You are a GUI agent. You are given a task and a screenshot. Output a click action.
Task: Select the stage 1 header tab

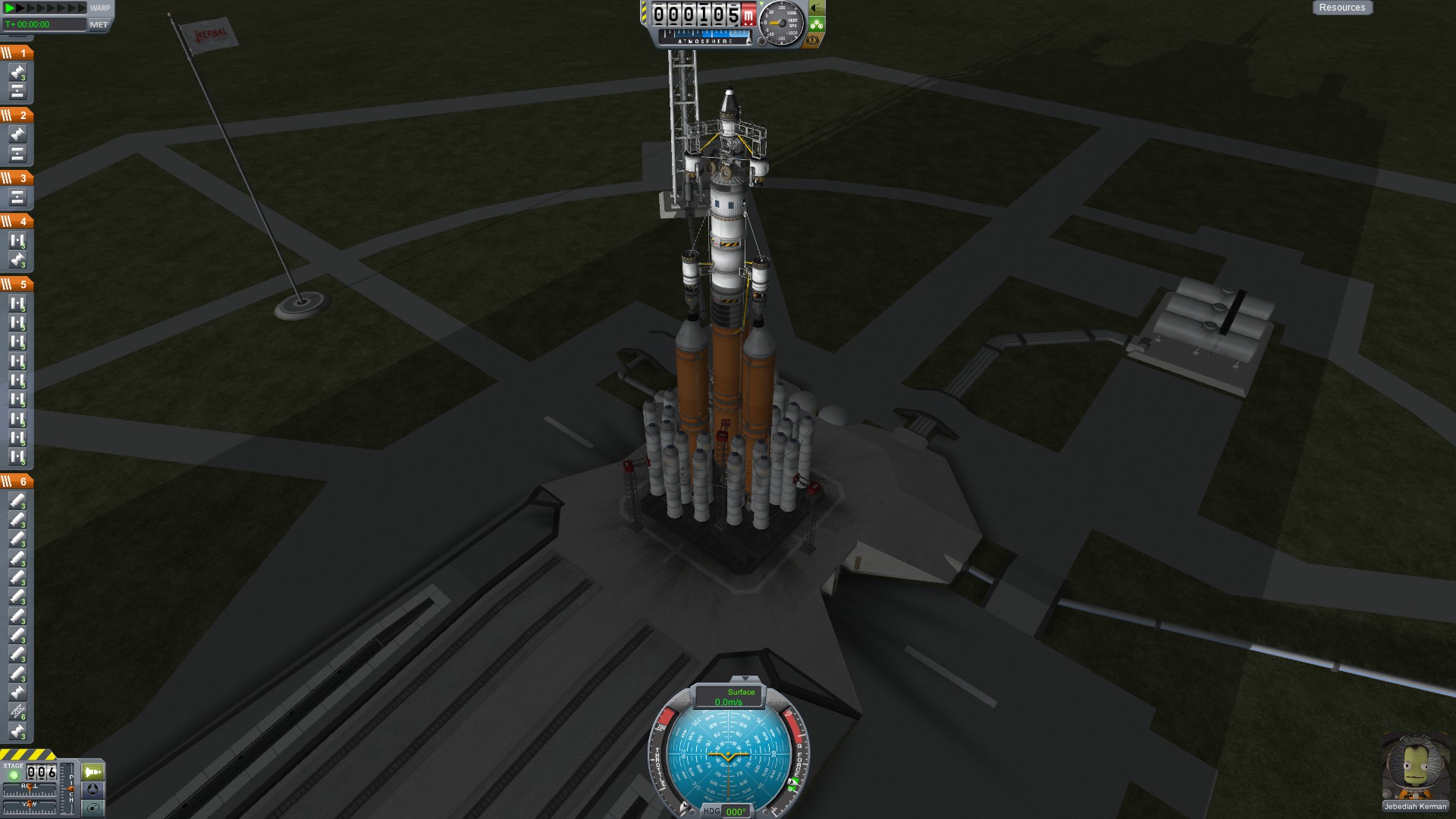(x=16, y=52)
